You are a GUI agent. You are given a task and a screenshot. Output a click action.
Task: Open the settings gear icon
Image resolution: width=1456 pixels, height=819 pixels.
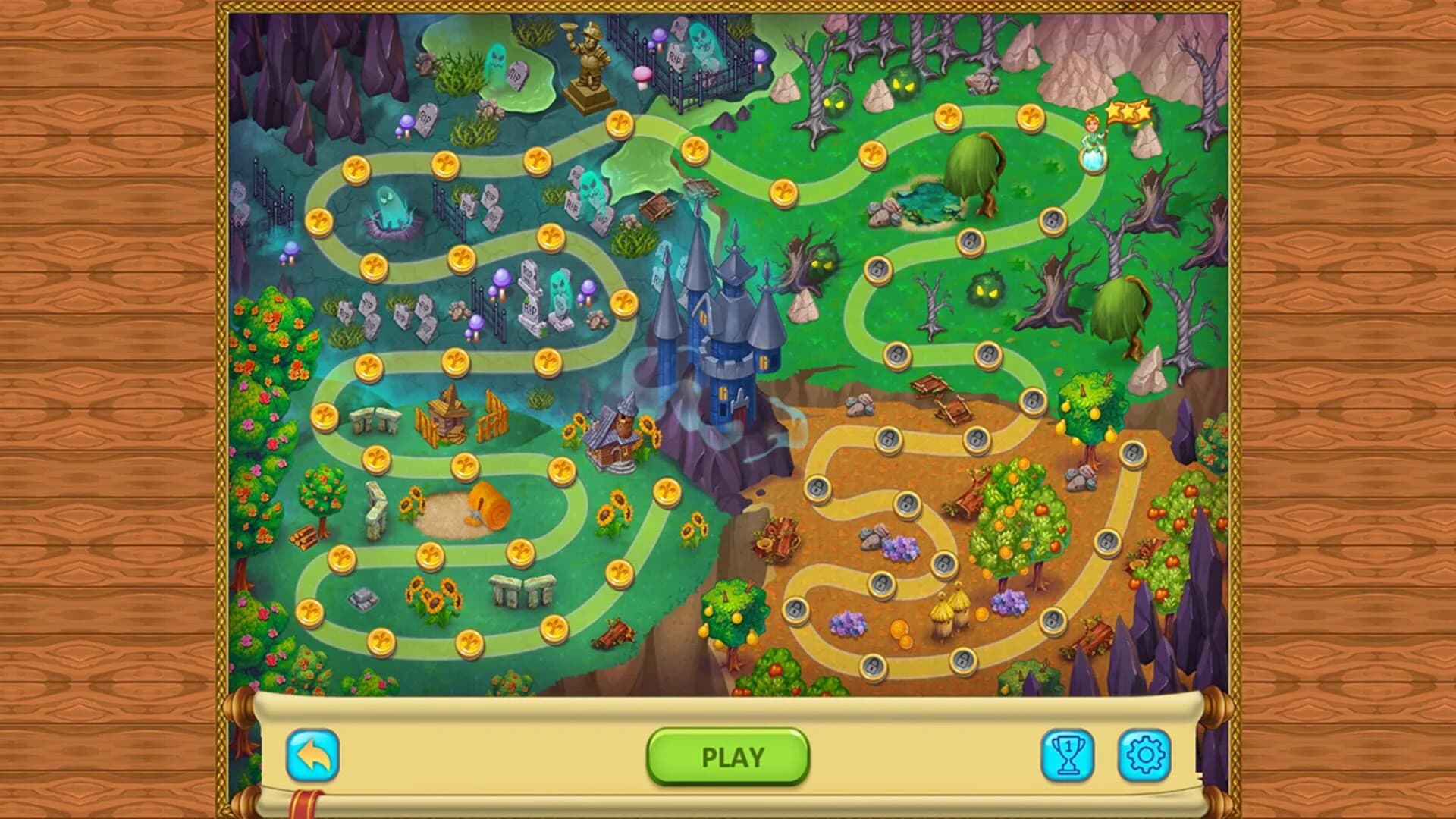coord(1147,755)
